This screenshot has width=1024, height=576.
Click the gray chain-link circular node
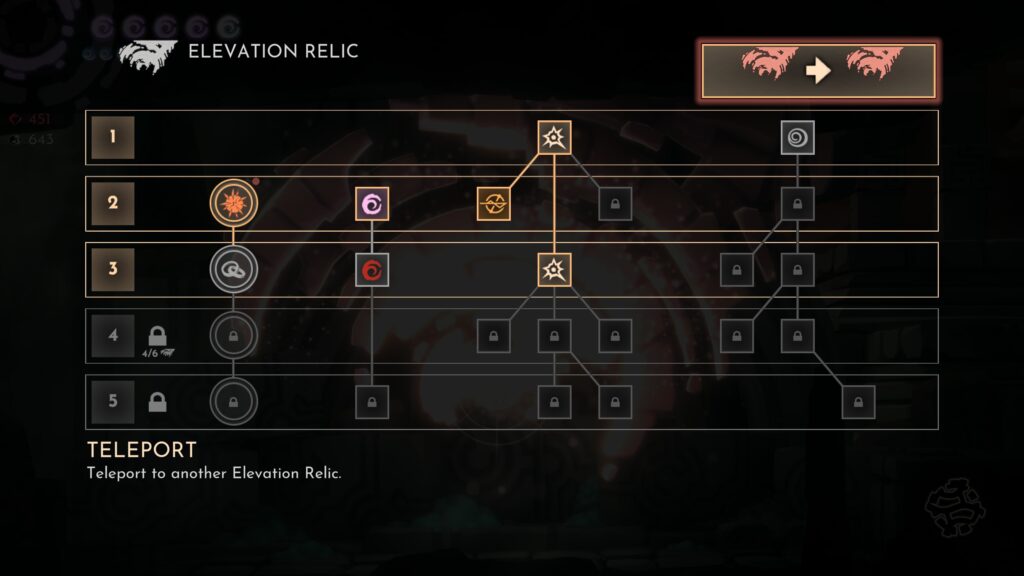tap(233, 269)
